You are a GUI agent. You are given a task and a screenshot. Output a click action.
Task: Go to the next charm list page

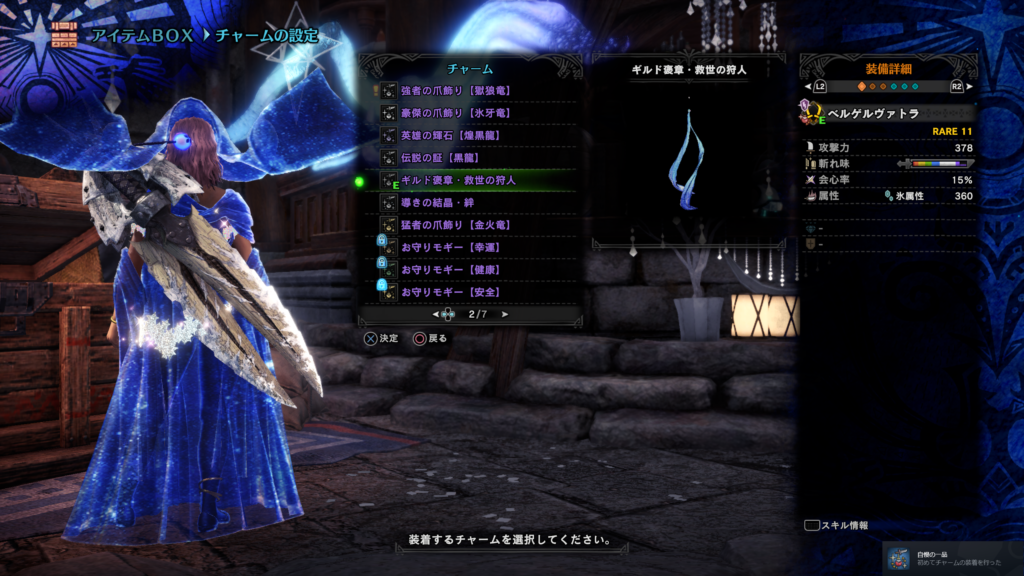(504, 315)
